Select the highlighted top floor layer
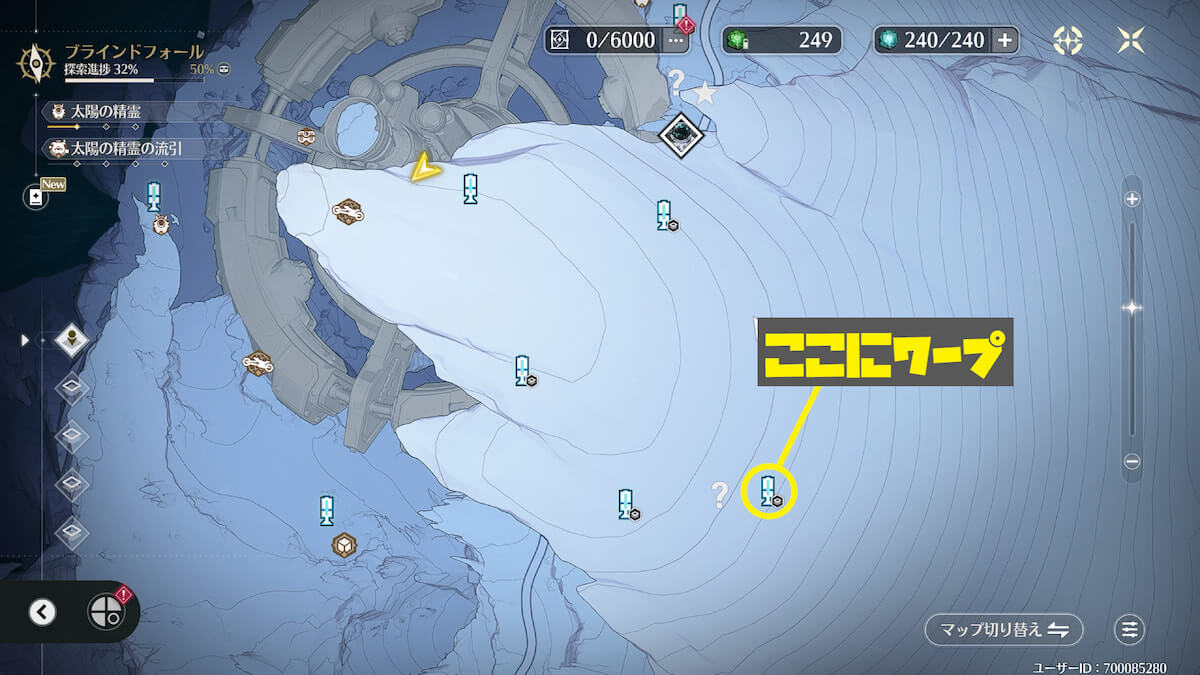This screenshot has width=1200, height=675. click(72, 340)
